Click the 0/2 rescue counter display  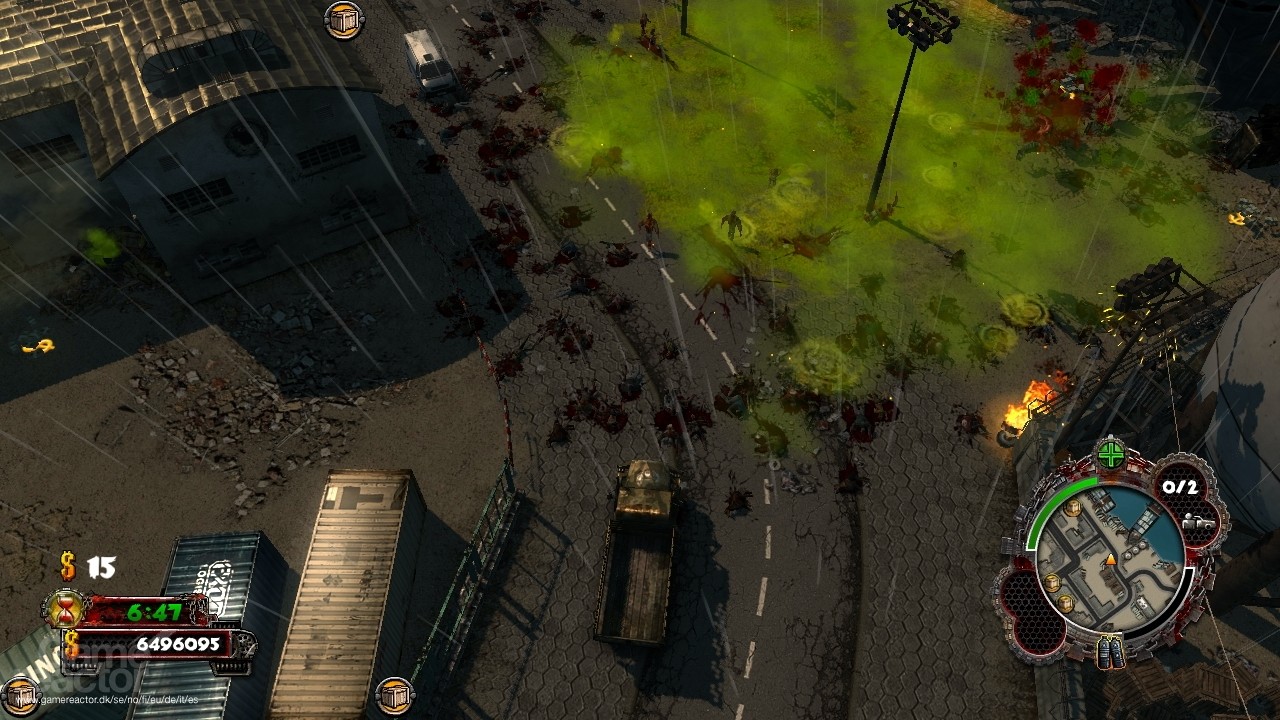coord(1180,486)
